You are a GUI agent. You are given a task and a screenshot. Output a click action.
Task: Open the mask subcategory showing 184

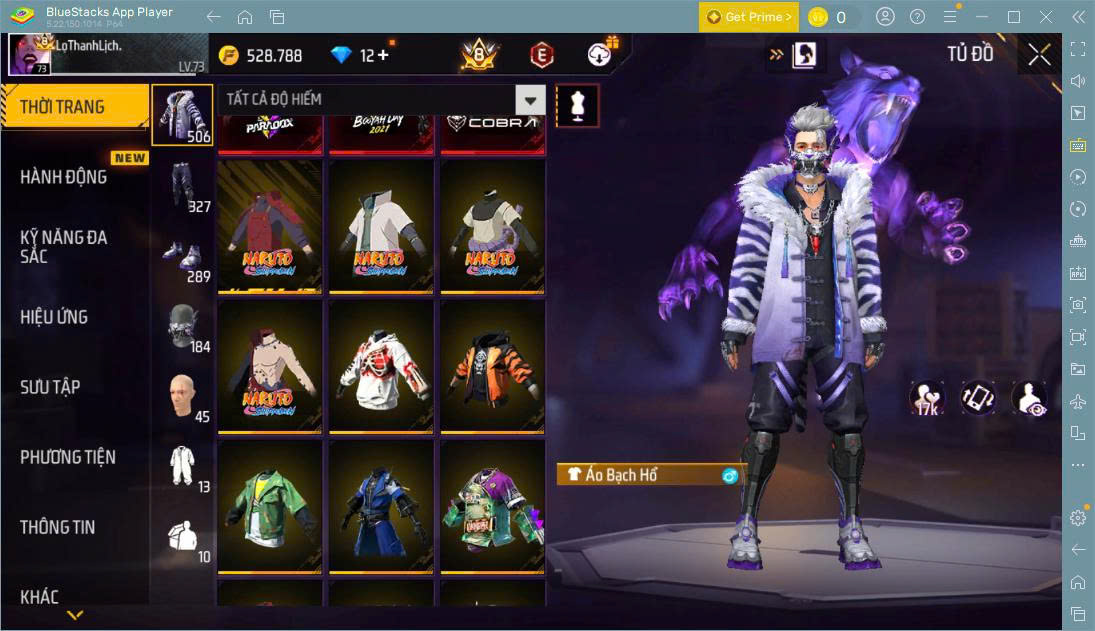(x=182, y=327)
